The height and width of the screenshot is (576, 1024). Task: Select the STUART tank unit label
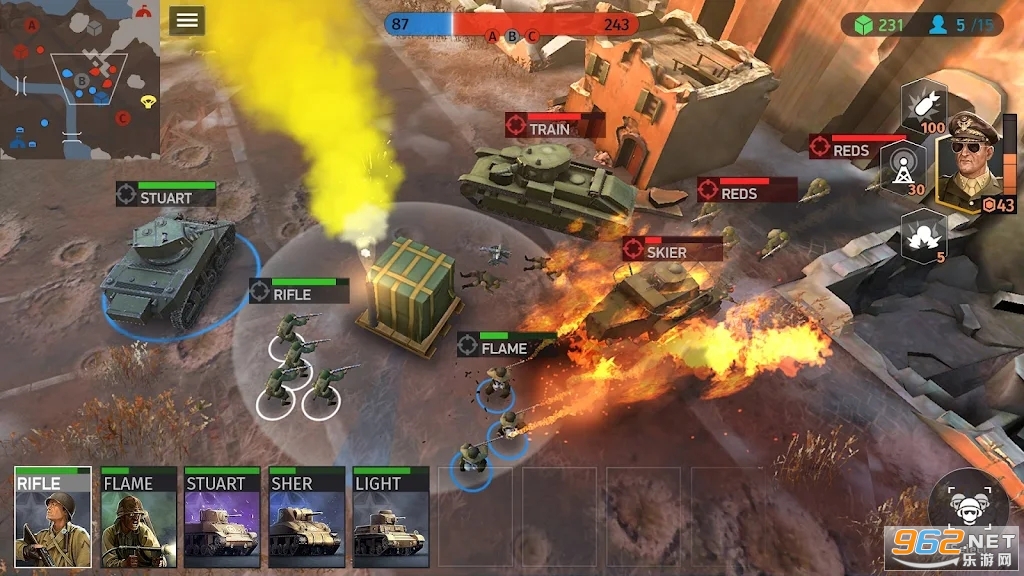tap(166, 196)
